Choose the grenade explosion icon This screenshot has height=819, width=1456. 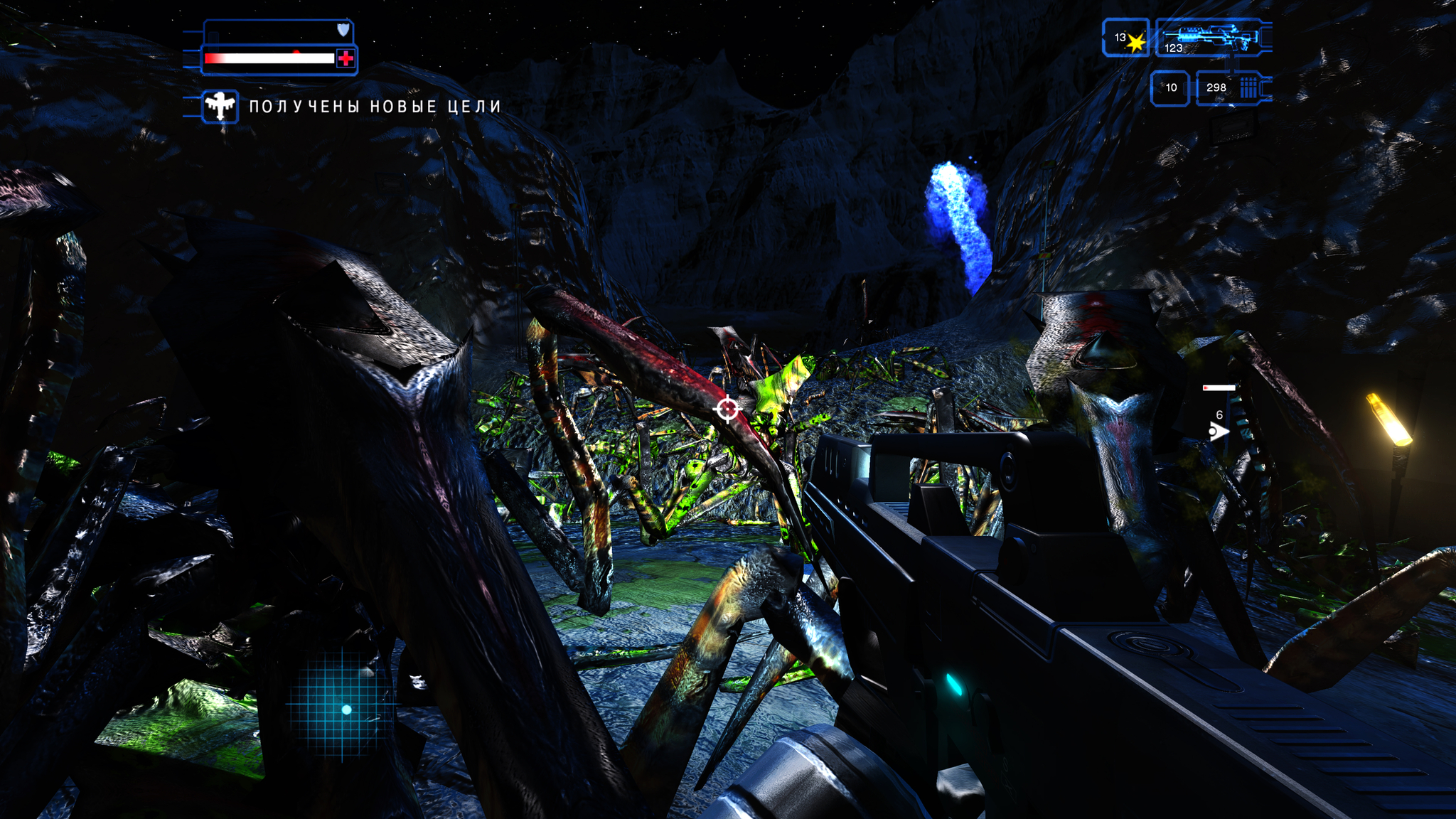(x=1135, y=43)
